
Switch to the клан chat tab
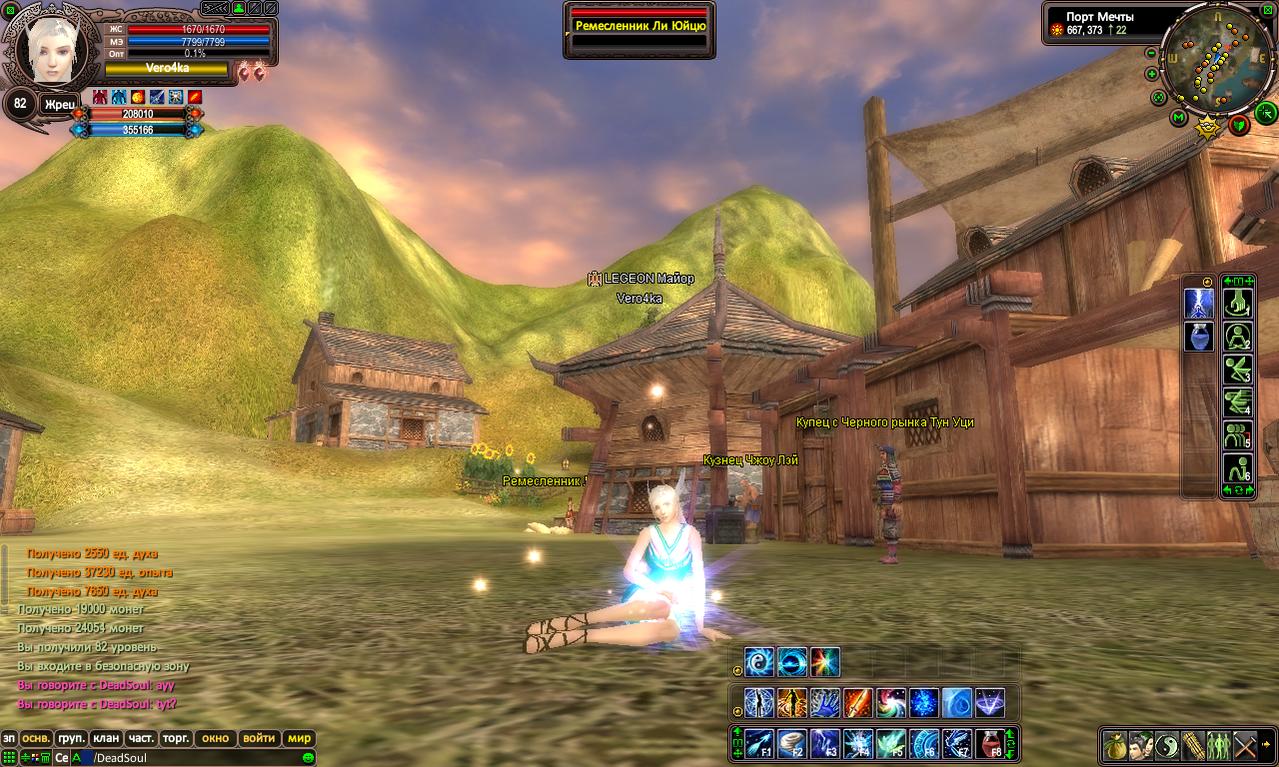[105, 738]
